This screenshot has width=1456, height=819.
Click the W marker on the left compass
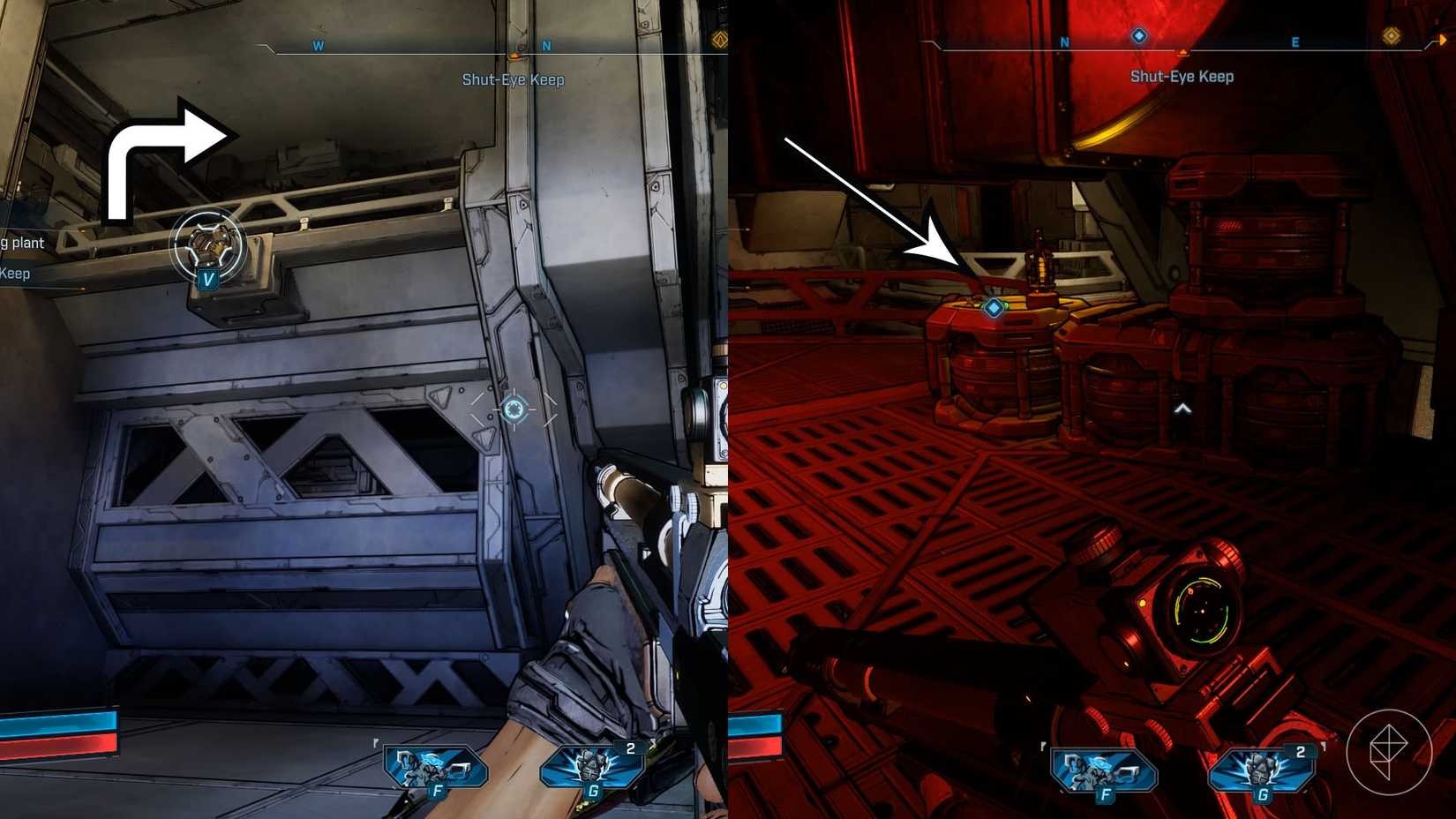319,45
